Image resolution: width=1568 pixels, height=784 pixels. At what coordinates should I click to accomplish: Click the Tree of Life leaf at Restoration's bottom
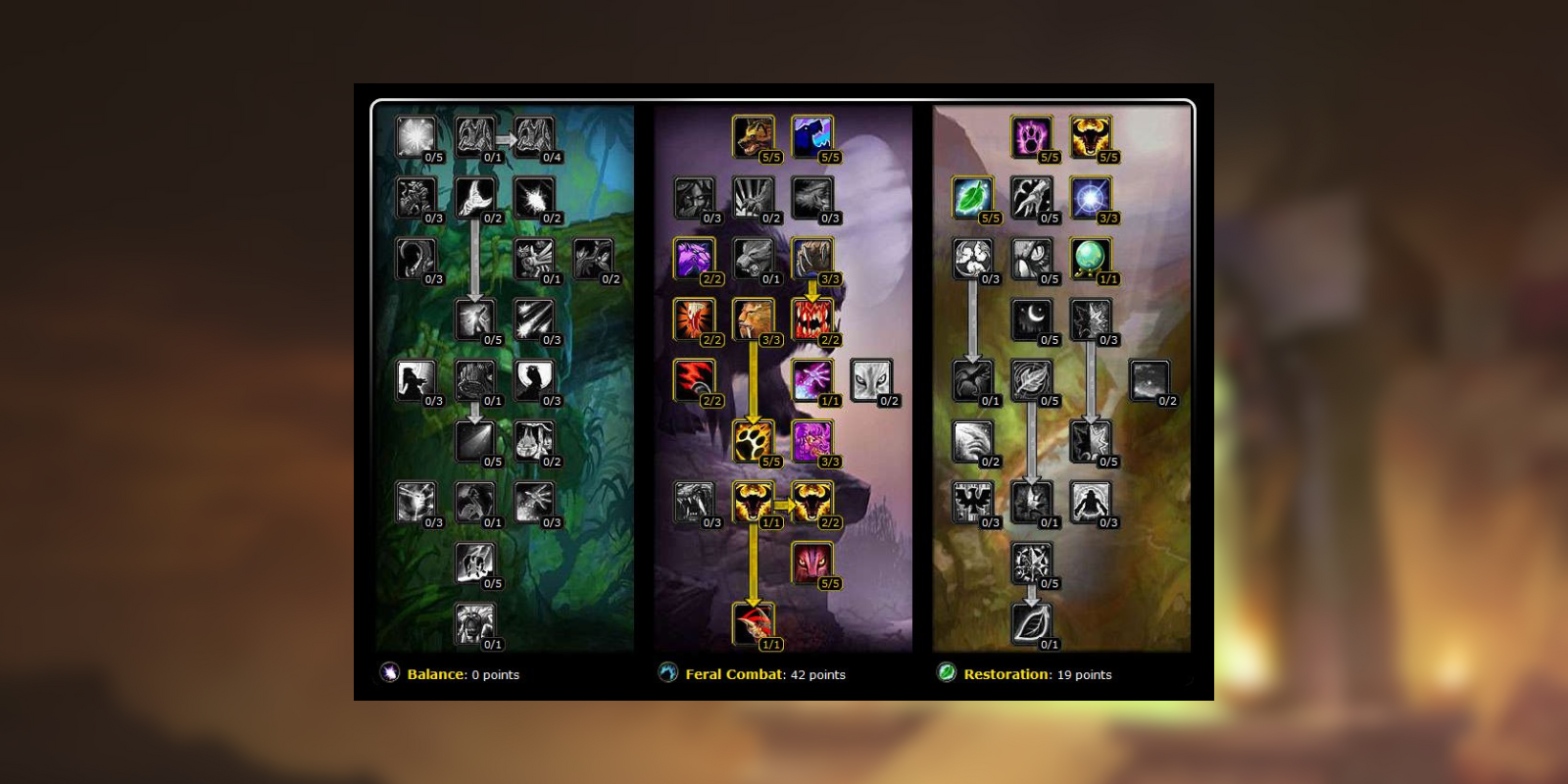click(x=1029, y=625)
